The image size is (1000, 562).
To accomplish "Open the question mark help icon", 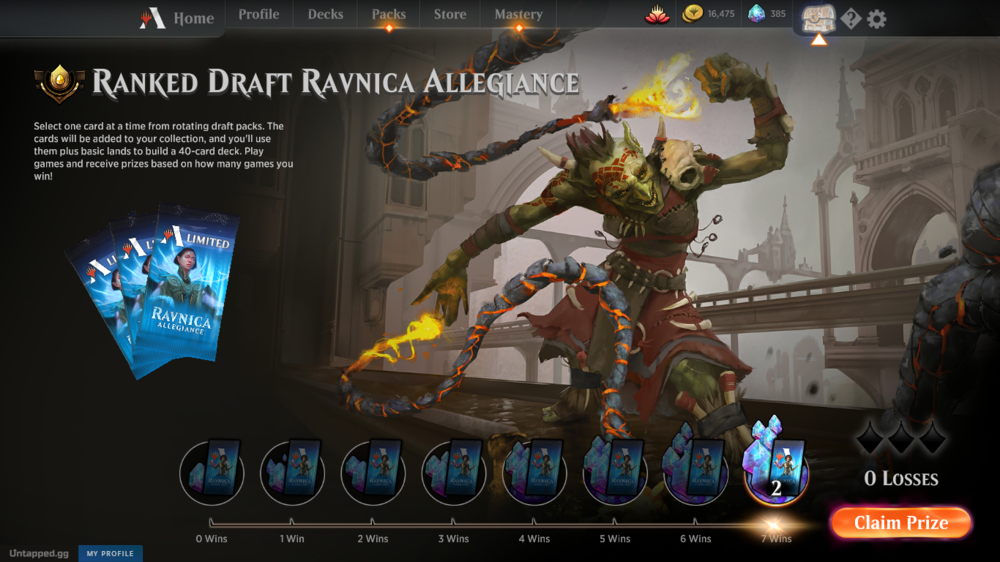I will click(851, 19).
